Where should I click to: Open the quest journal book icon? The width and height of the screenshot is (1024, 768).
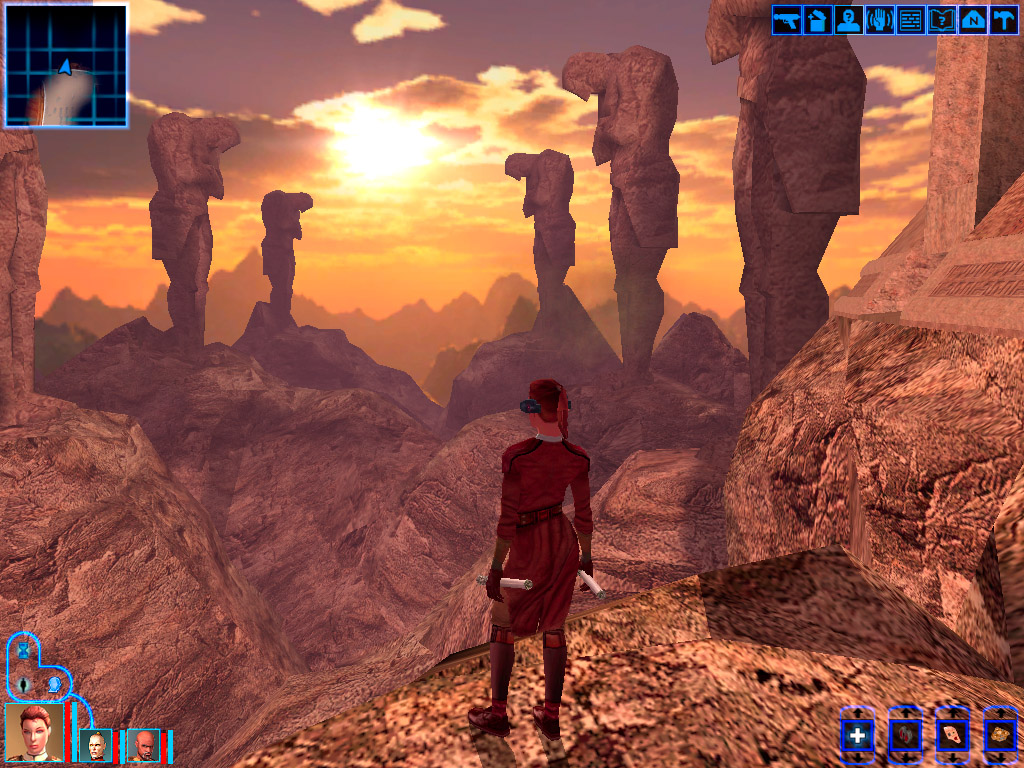point(941,20)
